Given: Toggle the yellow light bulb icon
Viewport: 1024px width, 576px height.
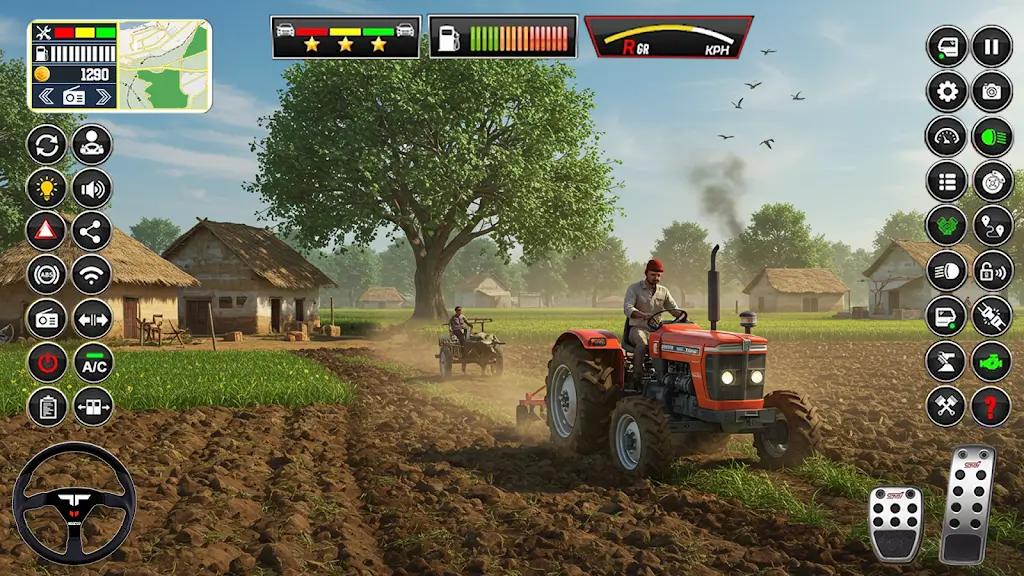Looking at the screenshot, I should pyautogui.click(x=47, y=187).
